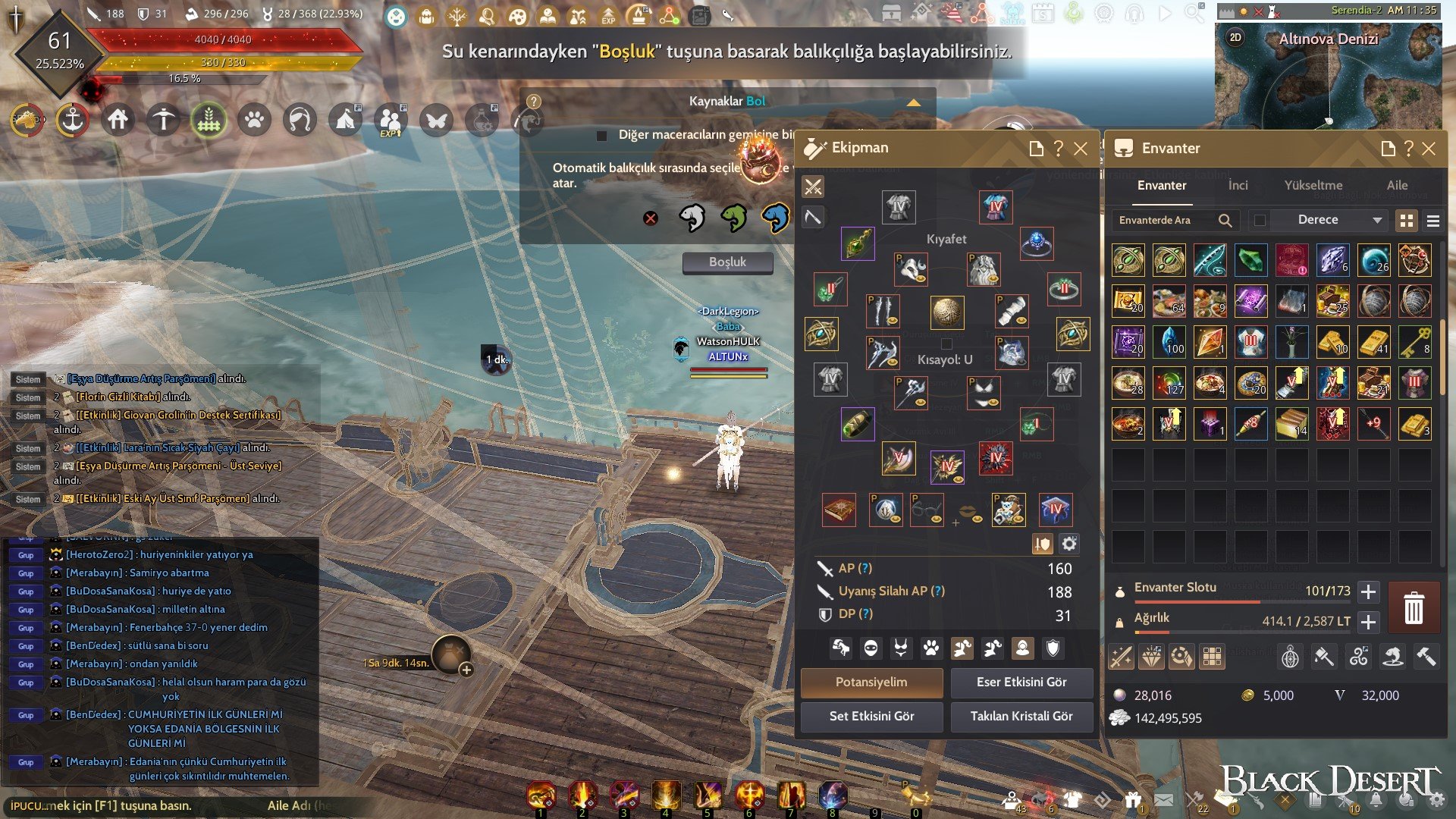Switch to the İnci tab
Screen dimensions: 1456x819
pyautogui.click(x=1238, y=185)
